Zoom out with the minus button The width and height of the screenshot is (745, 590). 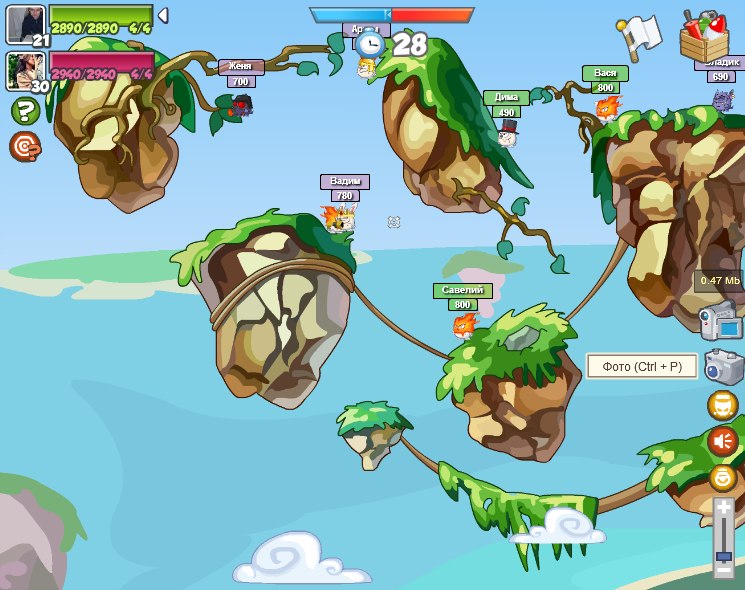click(724, 569)
